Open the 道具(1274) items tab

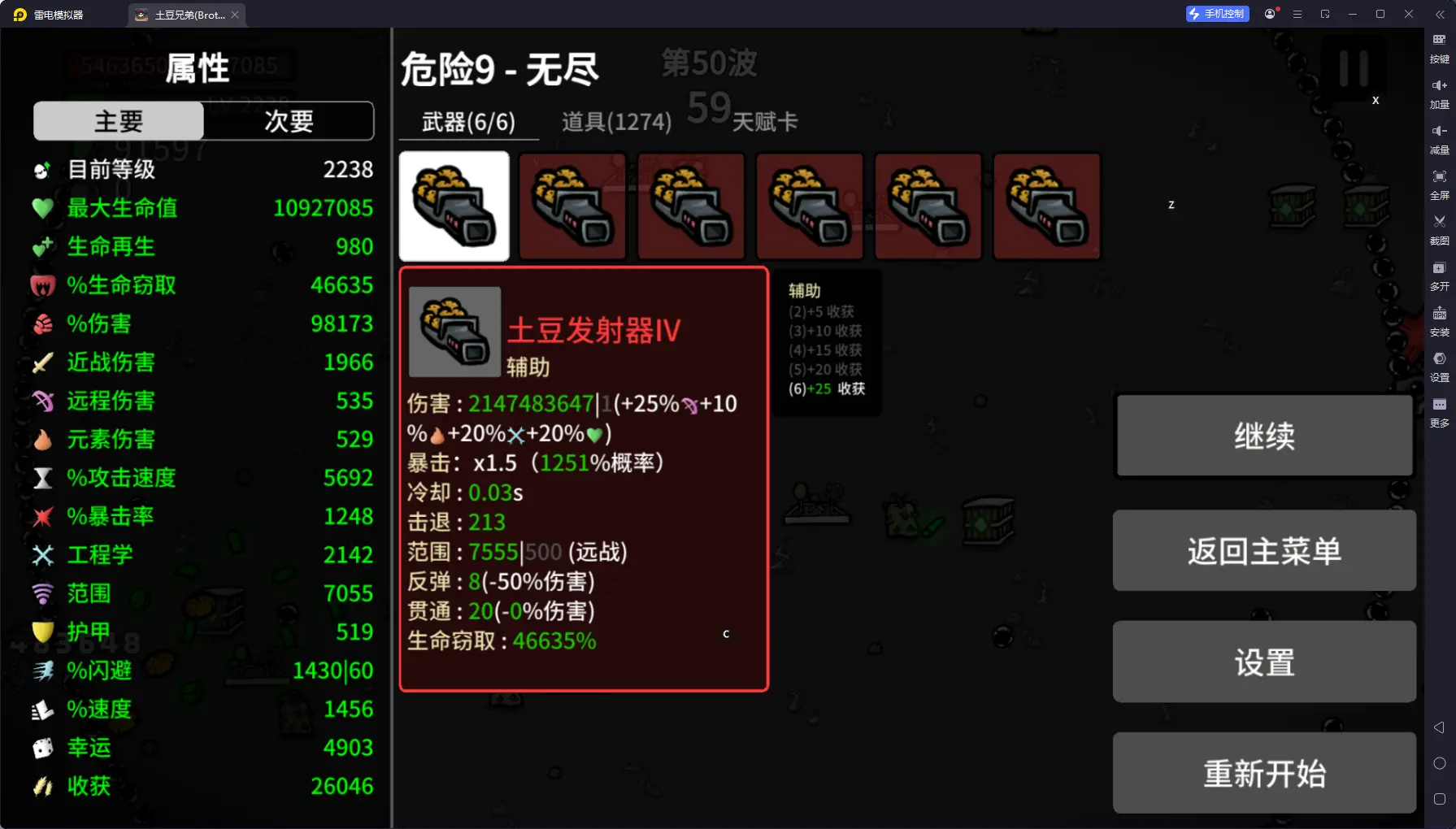click(615, 121)
